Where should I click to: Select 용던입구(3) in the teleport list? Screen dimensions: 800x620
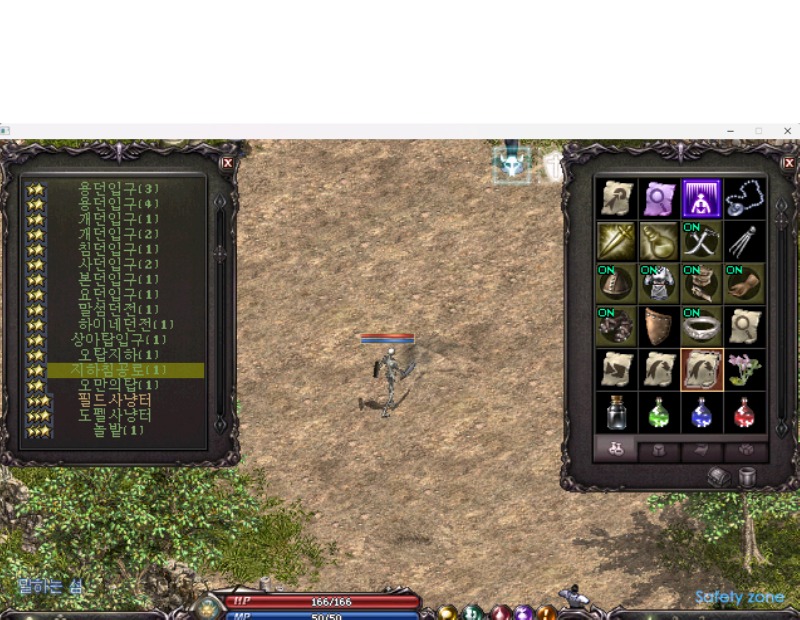pos(119,188)
